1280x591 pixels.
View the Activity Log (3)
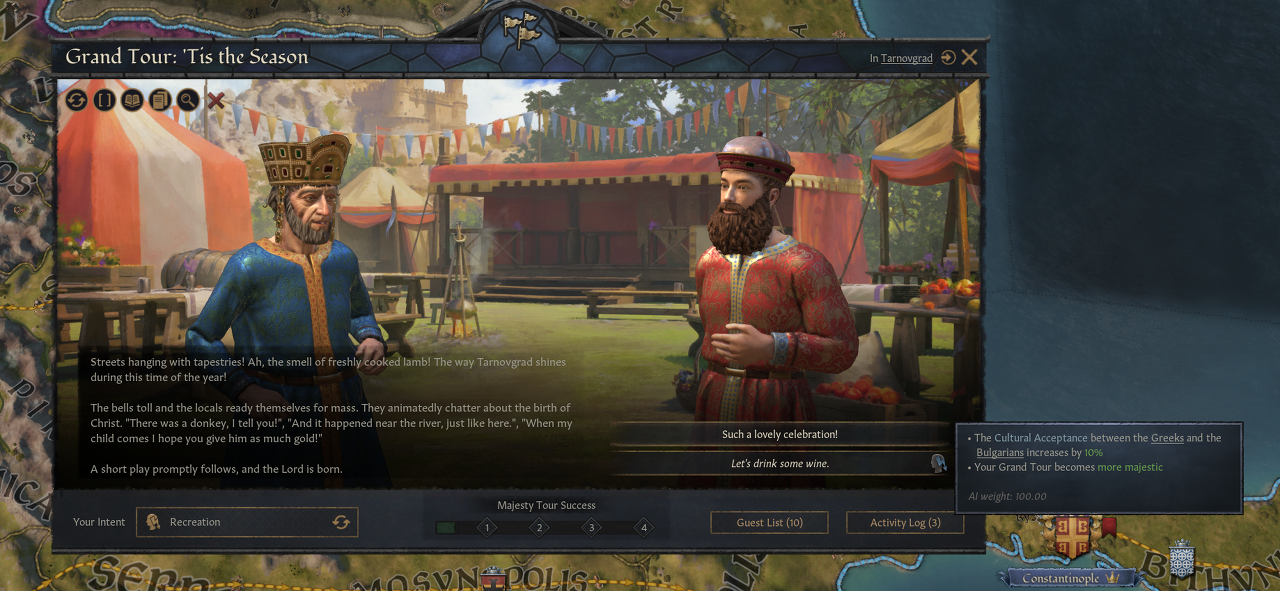coord(905,522)
